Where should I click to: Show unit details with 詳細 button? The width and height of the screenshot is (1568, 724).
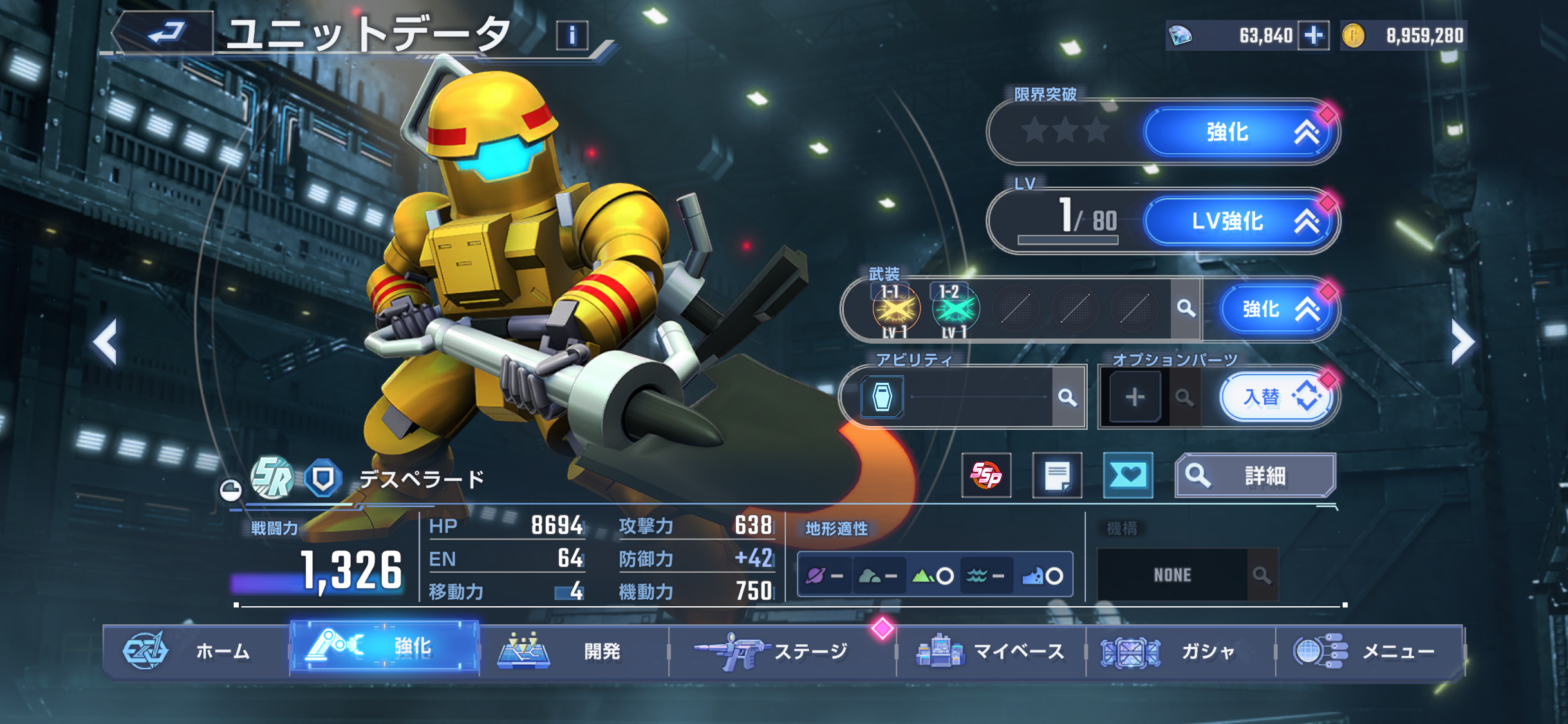(x=1255, y=476)
